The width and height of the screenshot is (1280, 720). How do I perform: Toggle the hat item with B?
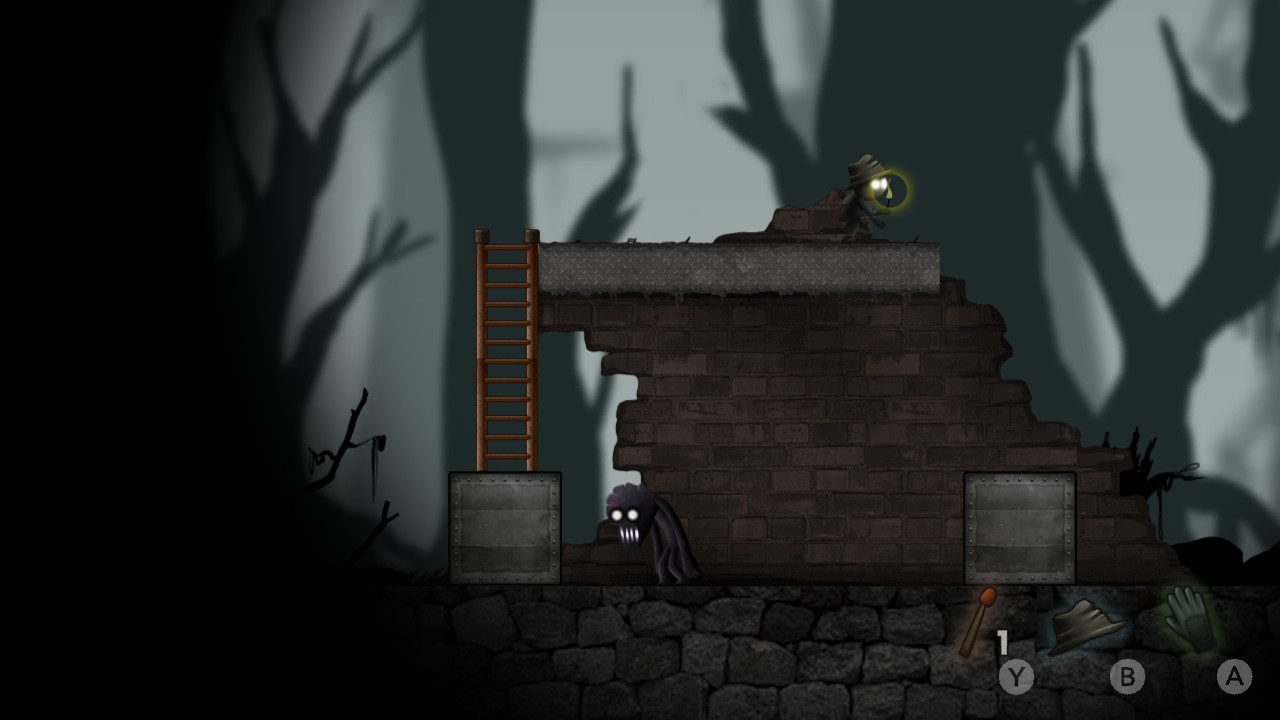[x=1126, y=676]
